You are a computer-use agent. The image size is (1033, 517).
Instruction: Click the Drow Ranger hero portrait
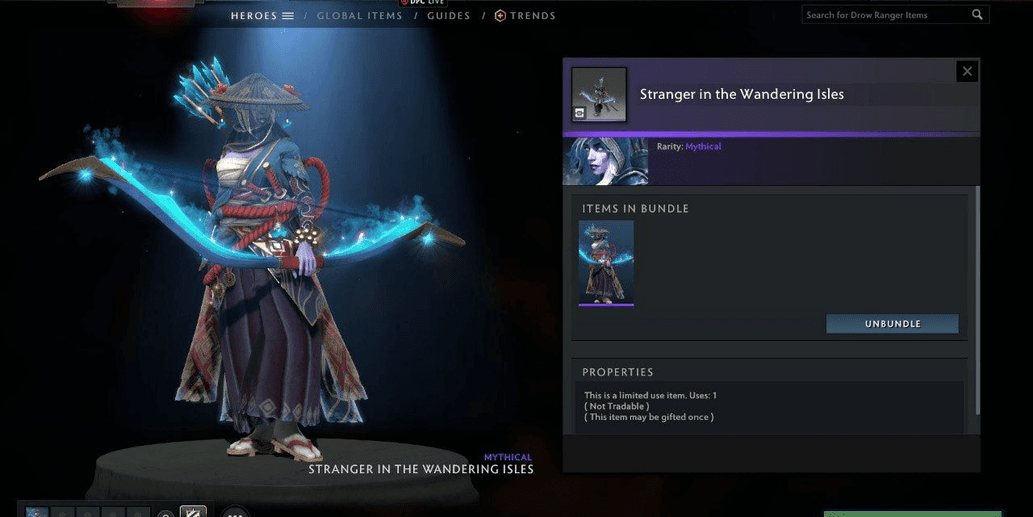click(605, 161)
